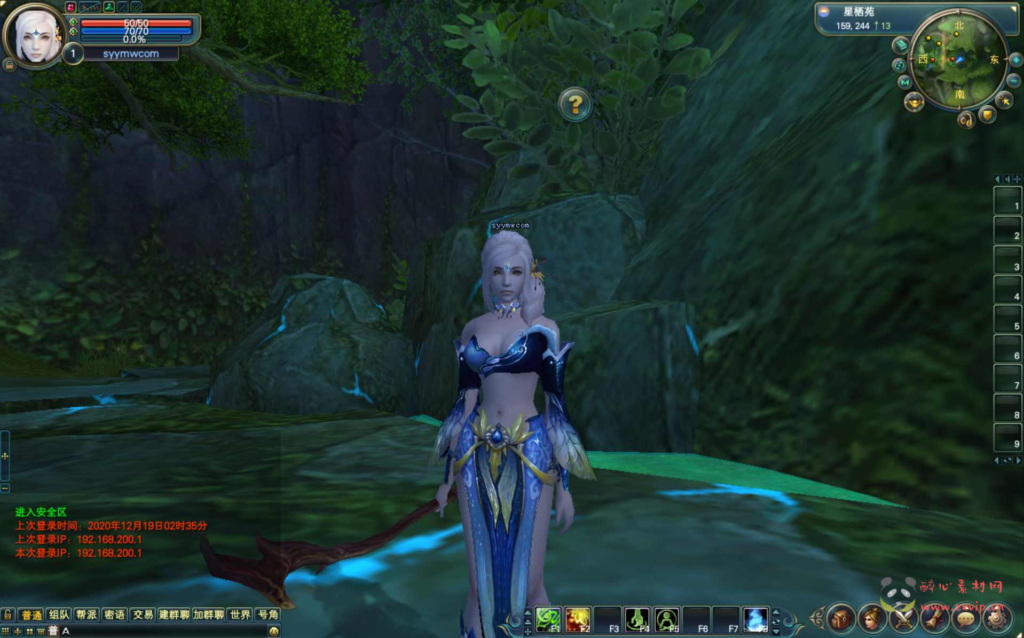Screen dimensions: 1024x638
Task: Activate the blue flame skill on F8
Action: 755,619
